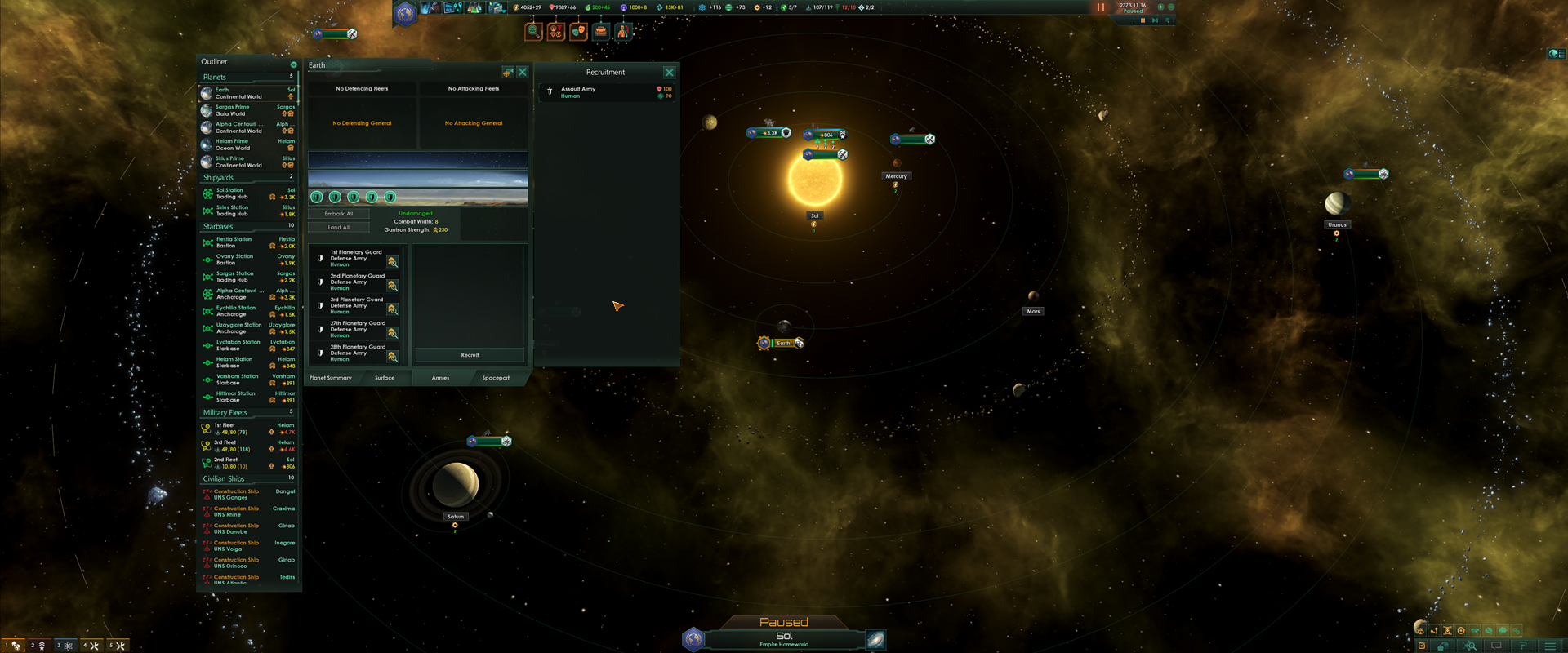Embark All armies

tap(338, 214)
